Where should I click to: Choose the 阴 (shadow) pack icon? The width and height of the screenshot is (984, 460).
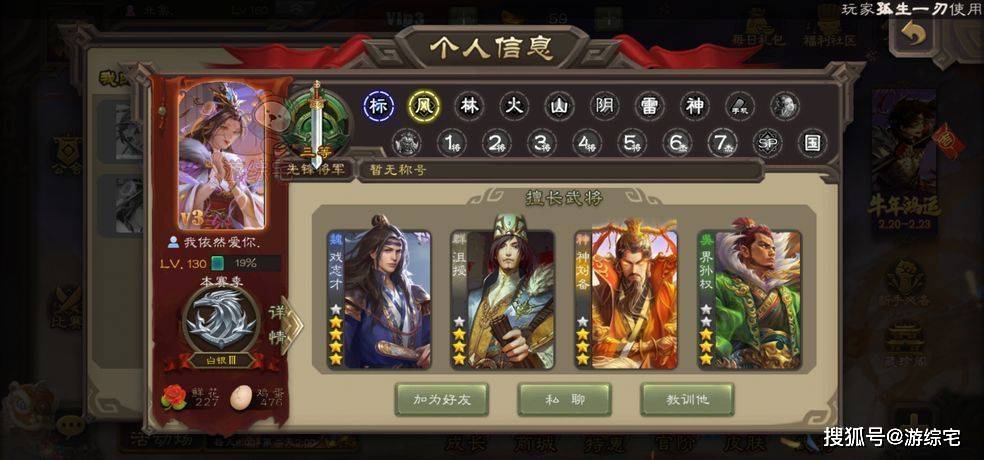[604, 106]
